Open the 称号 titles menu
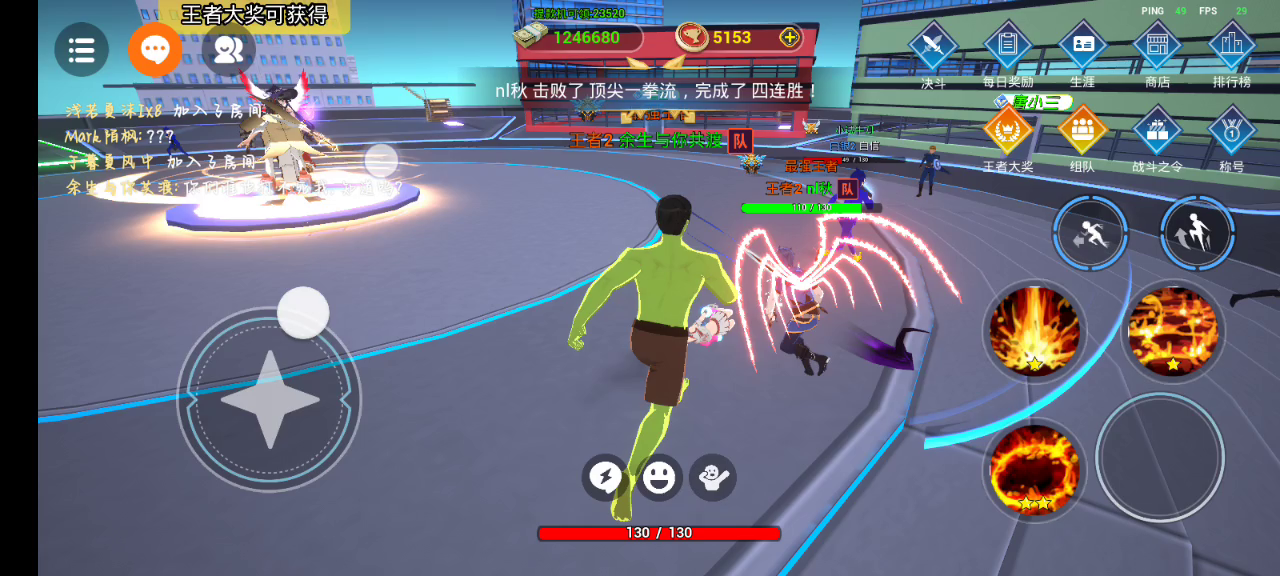 point(1232,130)
